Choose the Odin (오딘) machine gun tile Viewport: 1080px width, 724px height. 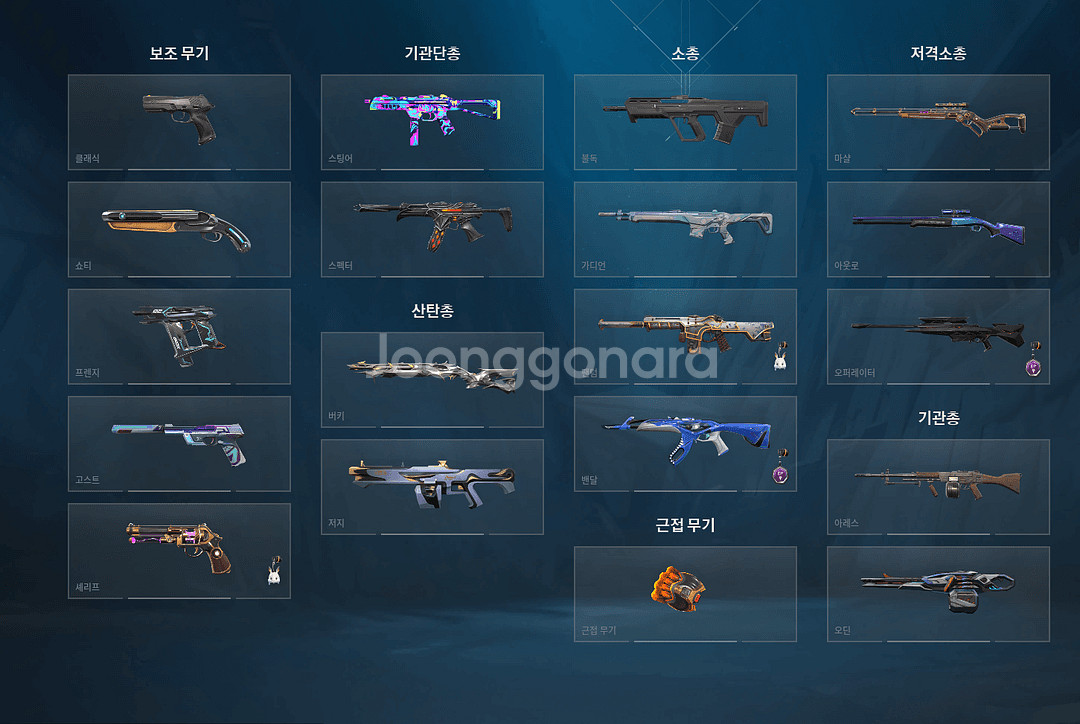[938, 593]
